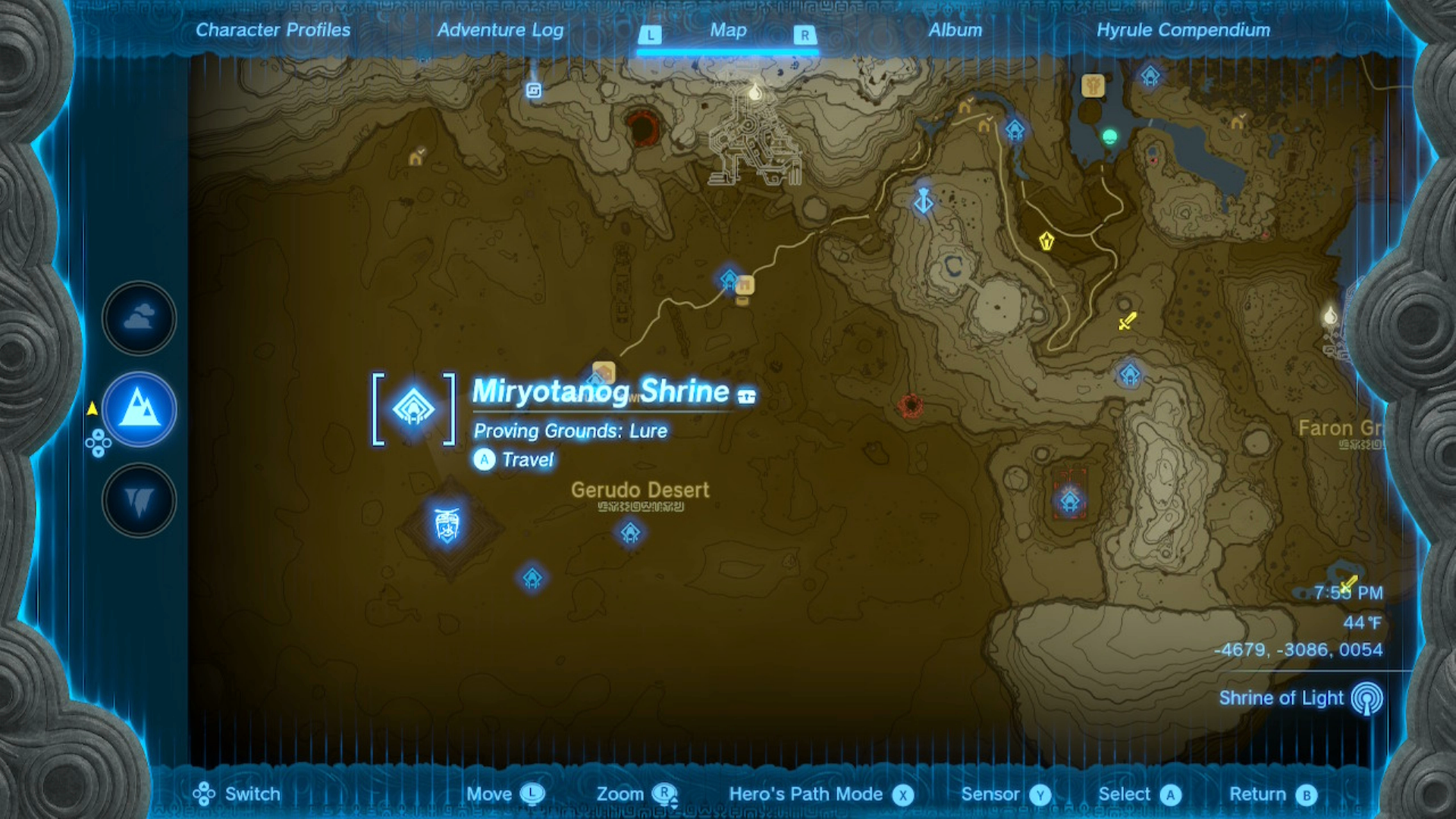
Task: Switch to the Depths map layer
Action: pyautogui.click(x=138, y=500)
